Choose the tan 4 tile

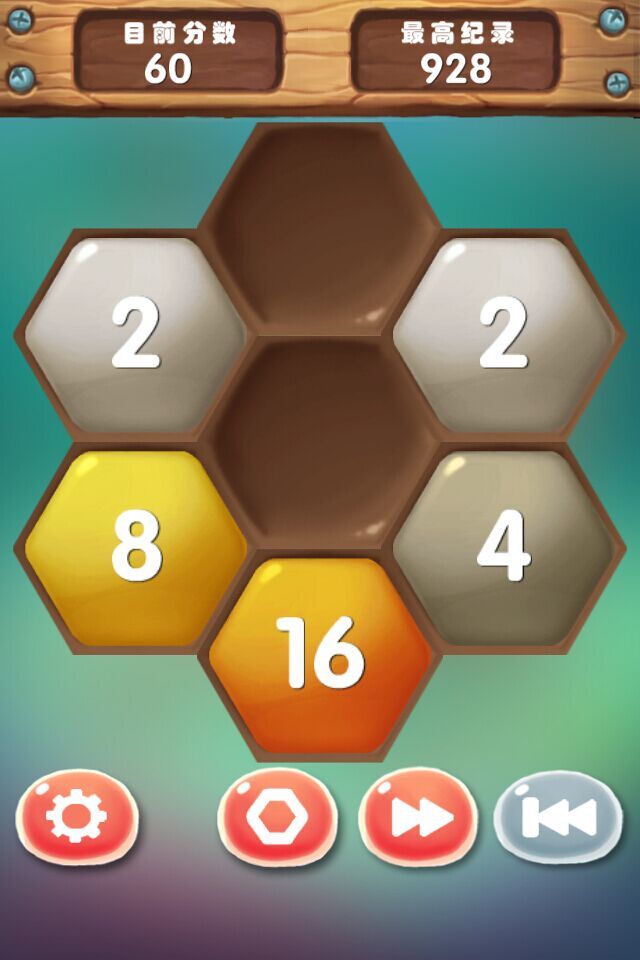[x=503, y=546]
